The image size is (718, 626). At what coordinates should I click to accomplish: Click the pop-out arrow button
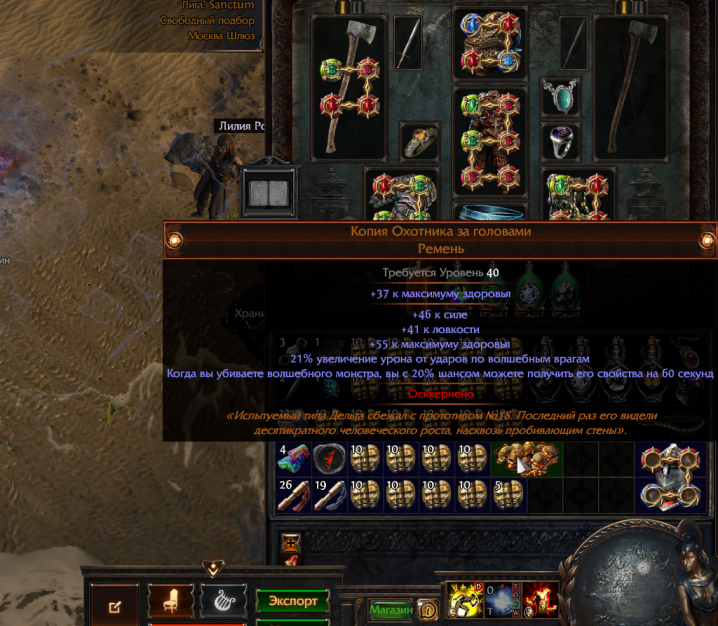pyautogui.click(x=115, y=605)
